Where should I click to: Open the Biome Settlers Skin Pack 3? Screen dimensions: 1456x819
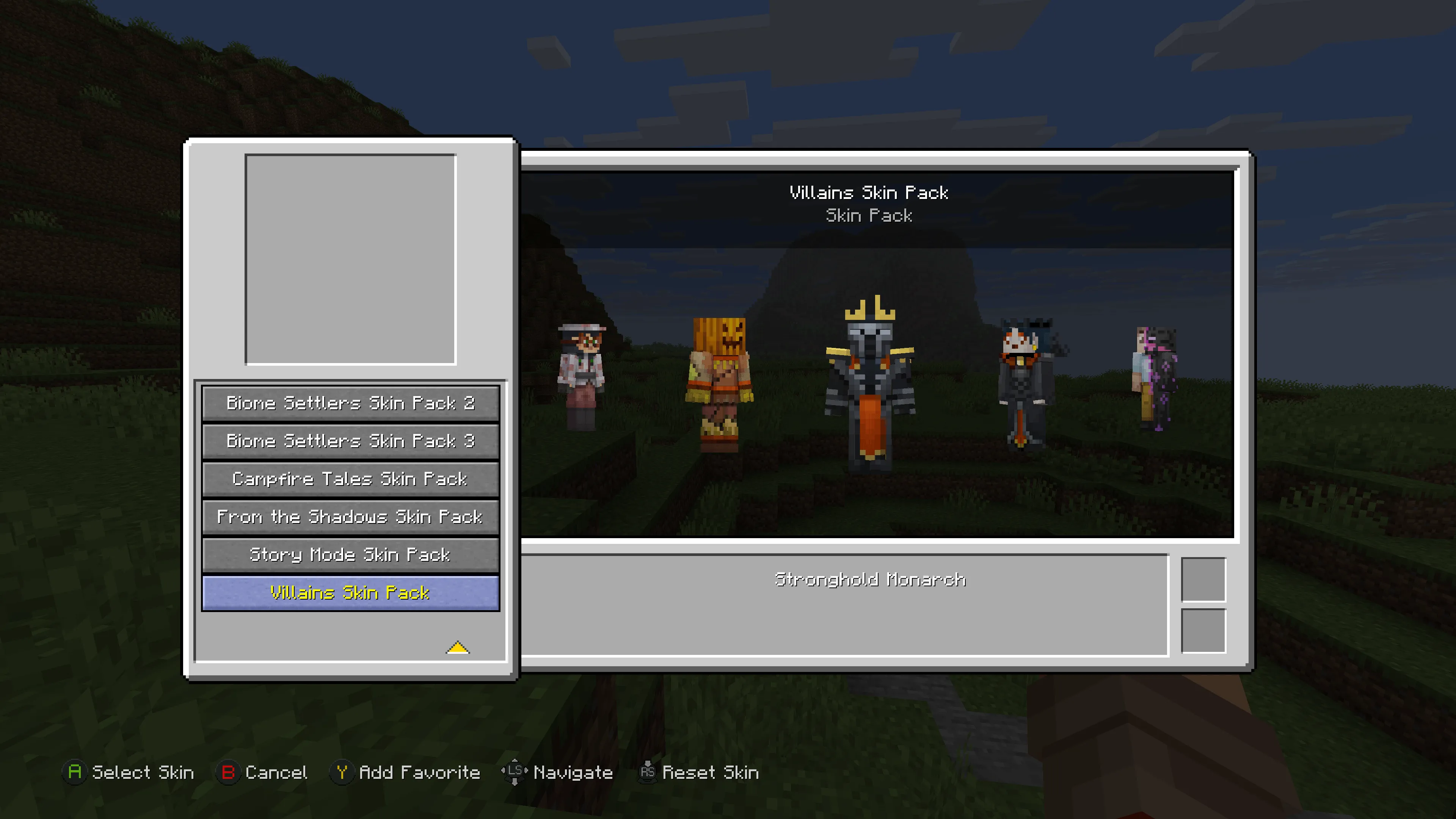click(350, 441)
